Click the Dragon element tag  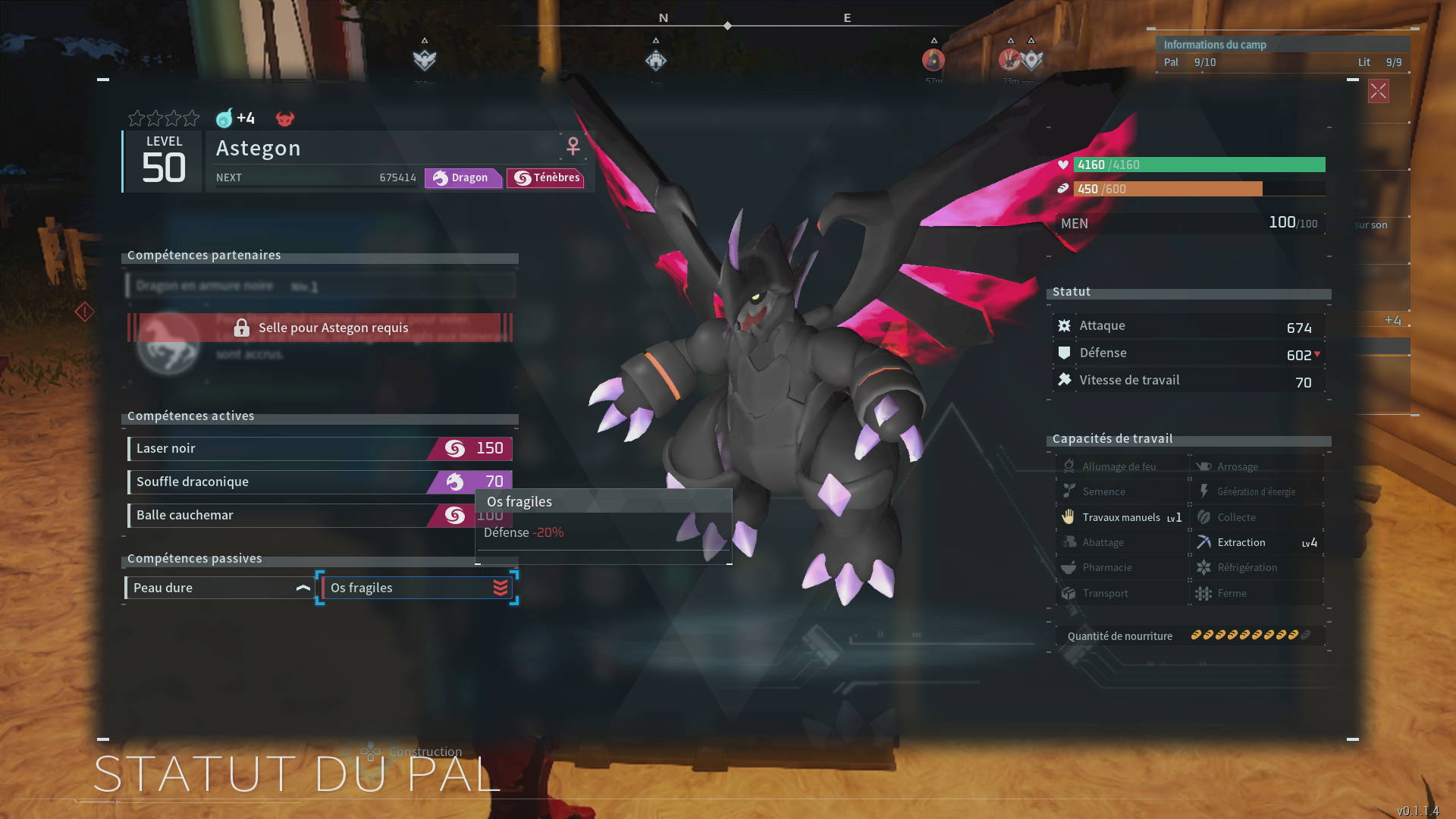[463, 178]
